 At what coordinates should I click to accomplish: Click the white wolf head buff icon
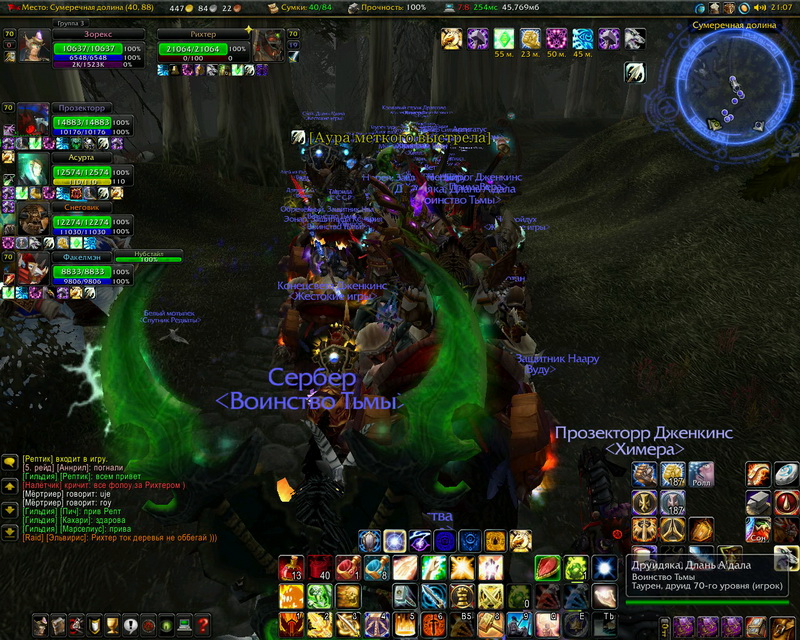click(x=635, y=39)
